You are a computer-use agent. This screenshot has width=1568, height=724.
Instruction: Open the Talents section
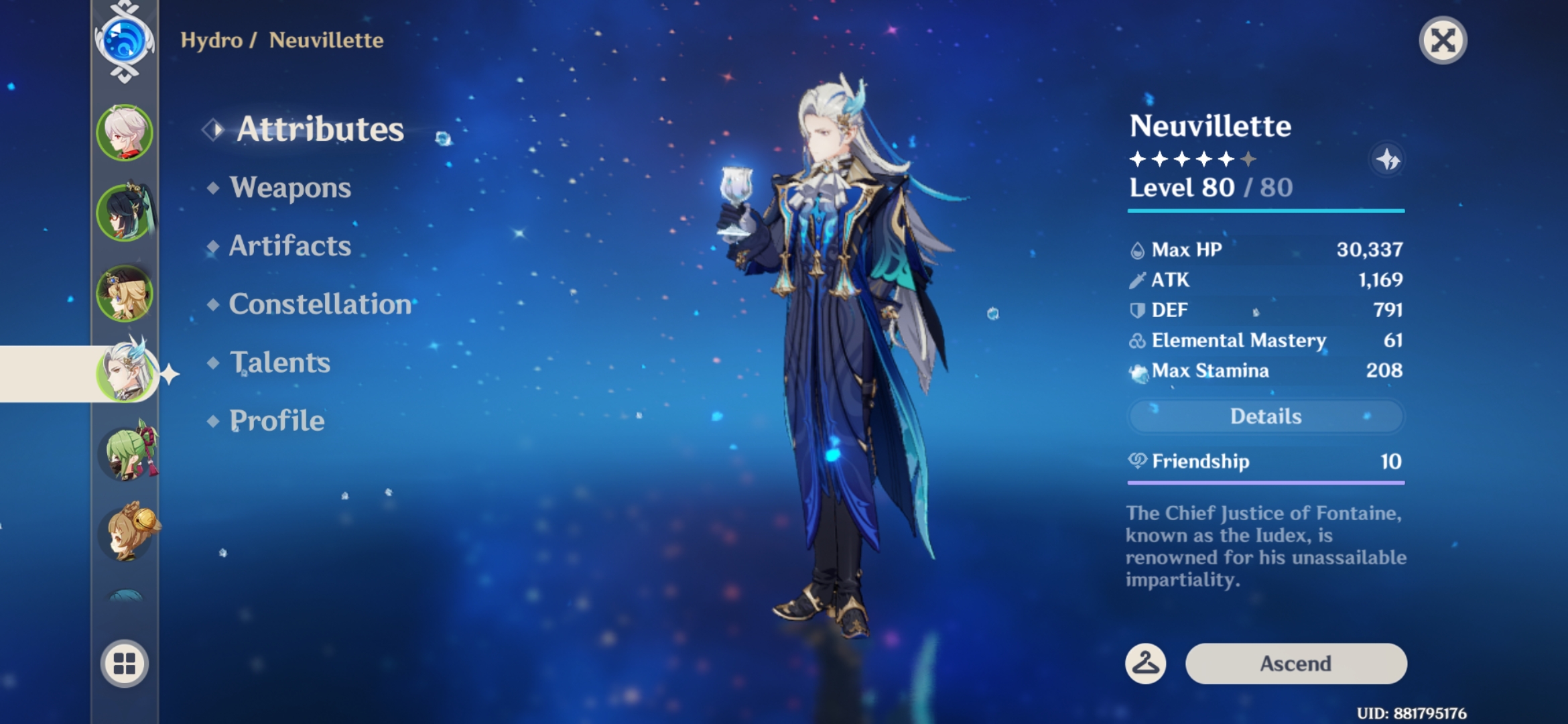click(x=279, y=363)
